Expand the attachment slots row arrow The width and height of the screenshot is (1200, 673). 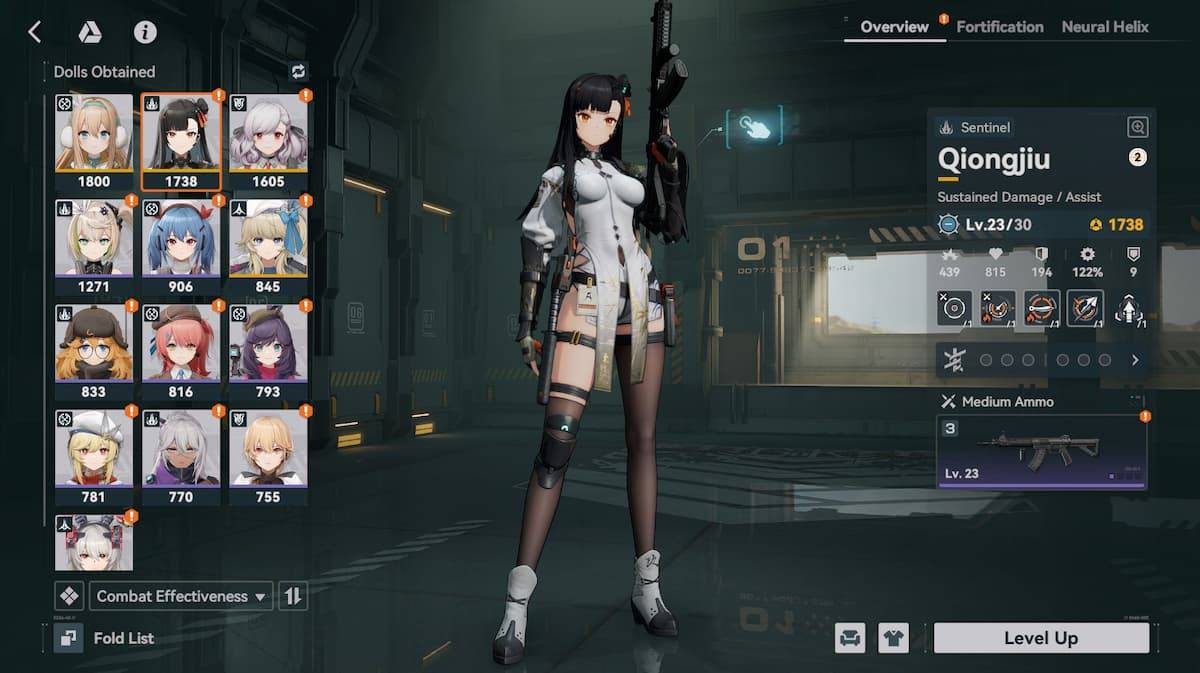pos(1135,360)
